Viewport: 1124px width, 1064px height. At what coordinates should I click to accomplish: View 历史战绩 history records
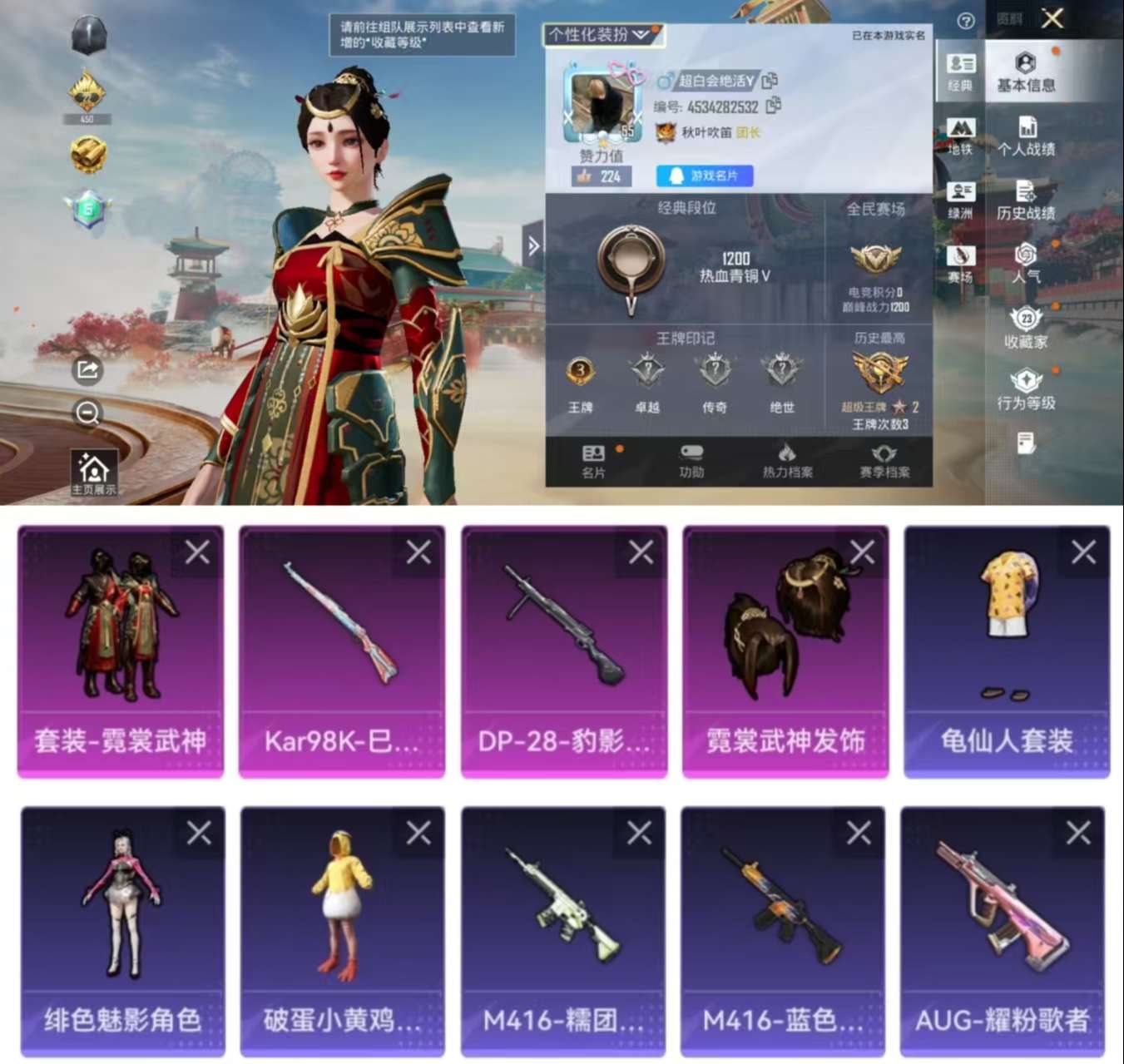click(x=1027, y=200)
